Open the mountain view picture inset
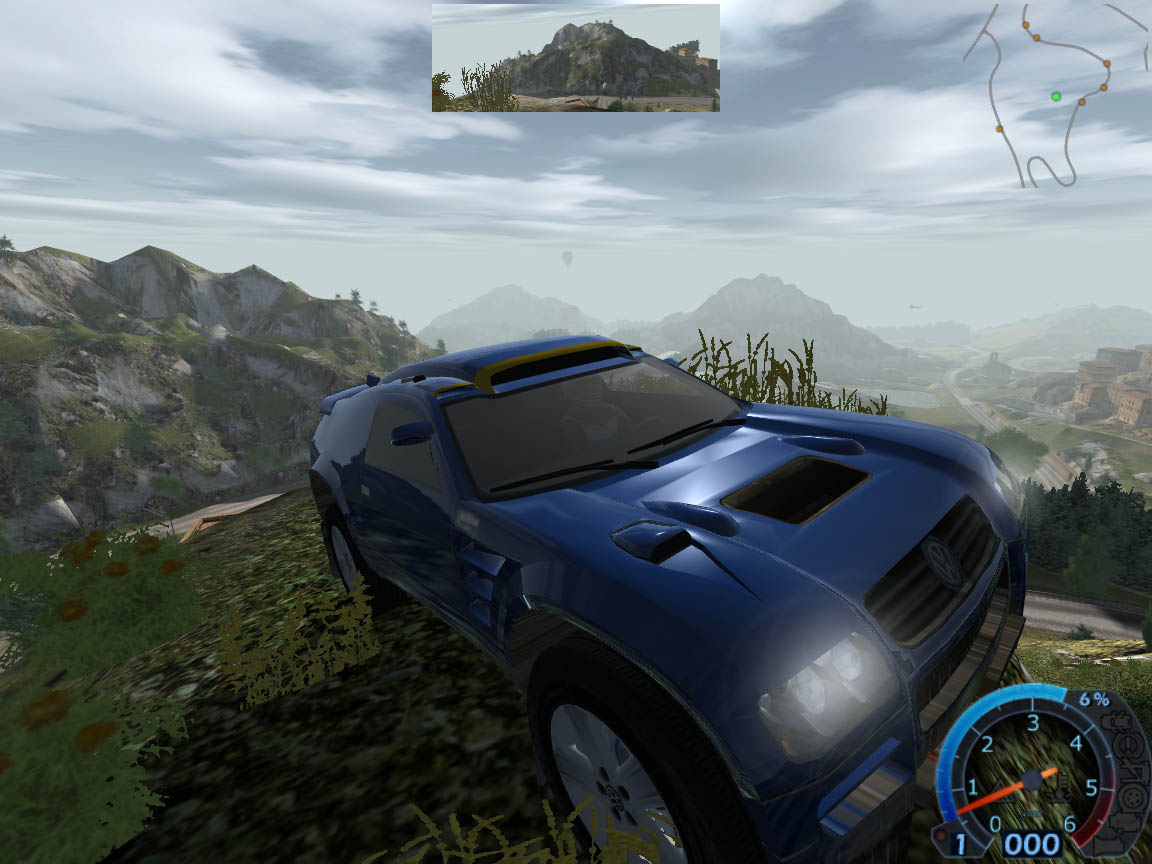The image size is (1152, 864). [x=575, y=57]
